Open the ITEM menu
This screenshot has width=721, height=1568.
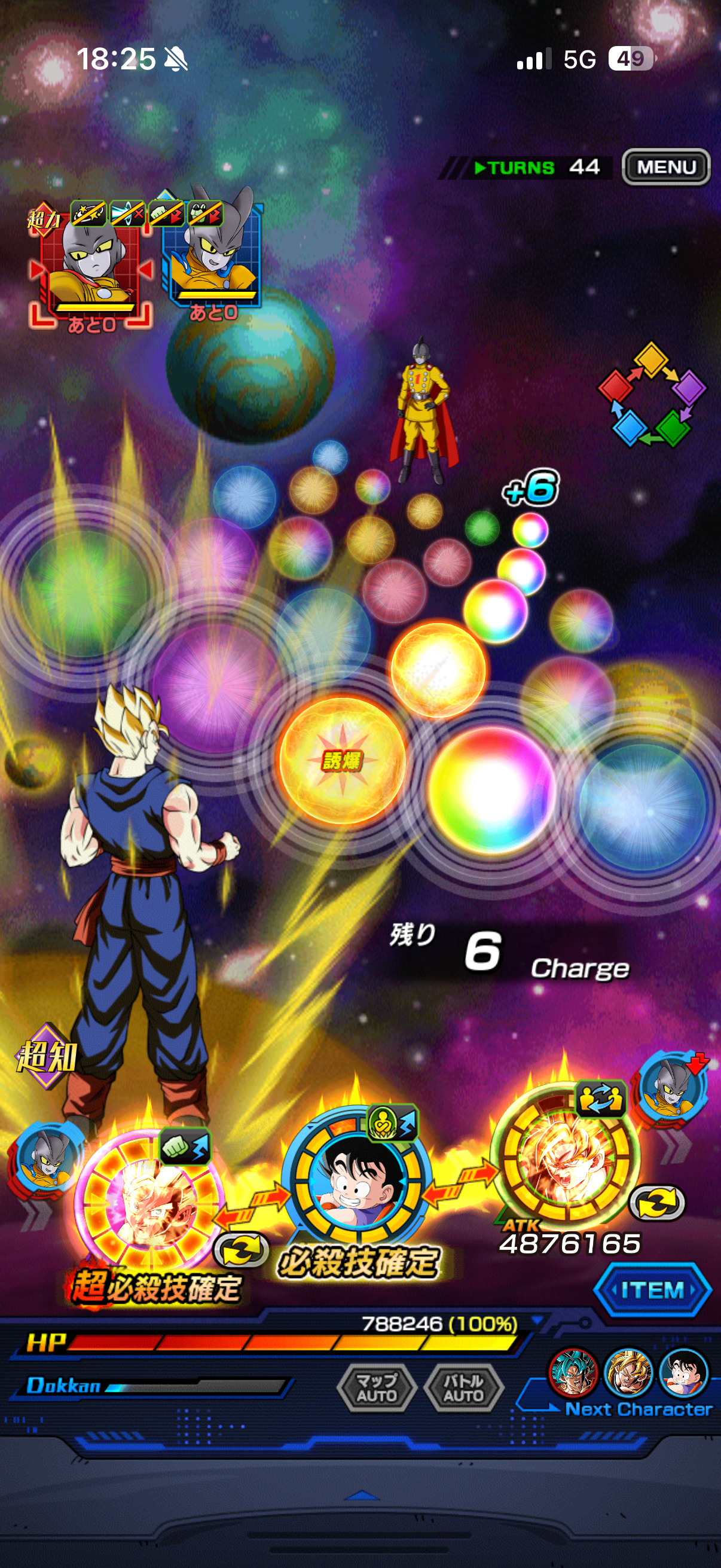coord(652,1290)
